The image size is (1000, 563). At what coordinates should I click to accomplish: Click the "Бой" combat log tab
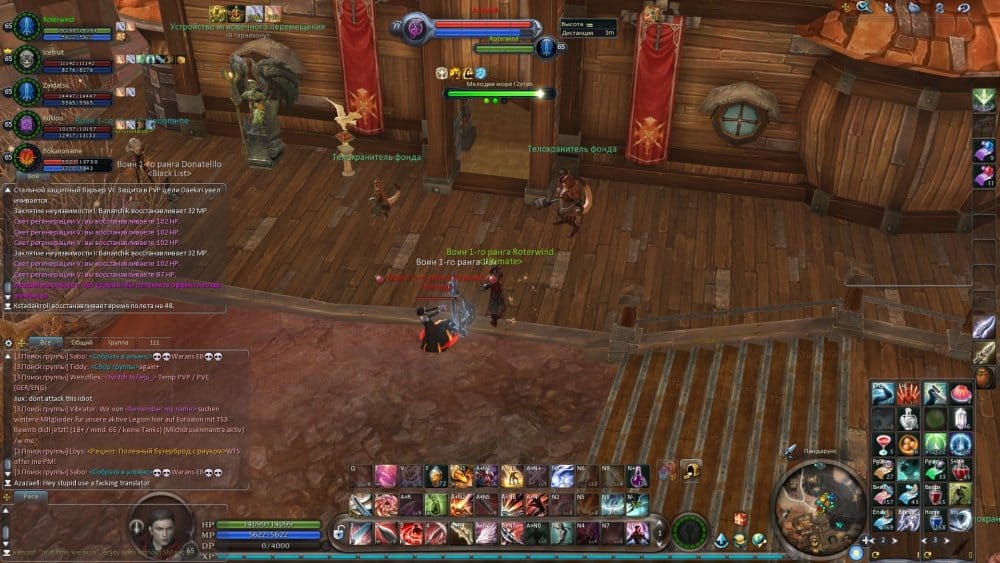(33, 176)
